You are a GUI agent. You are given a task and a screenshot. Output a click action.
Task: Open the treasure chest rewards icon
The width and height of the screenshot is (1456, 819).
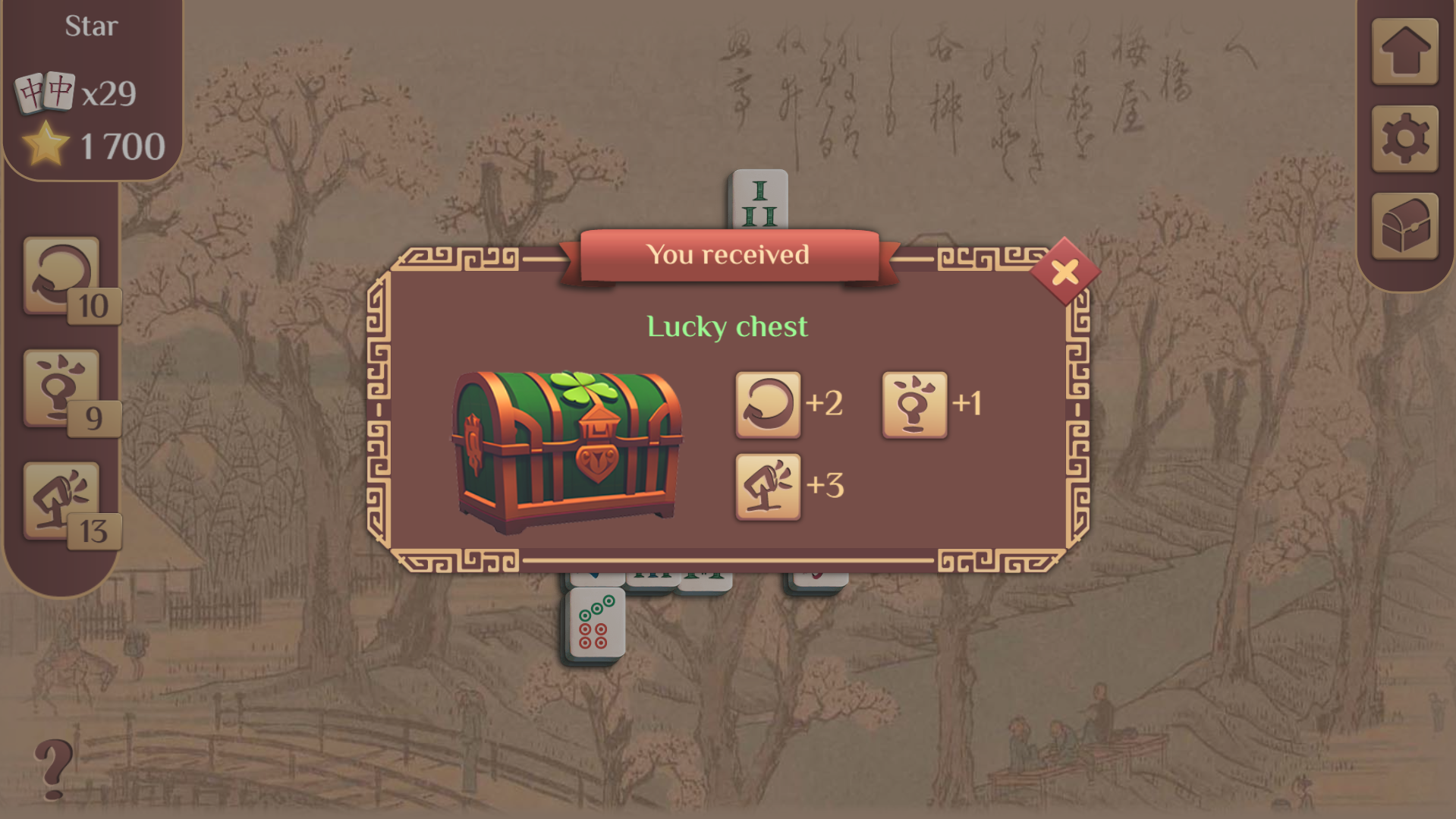[x=1405, y=226]
